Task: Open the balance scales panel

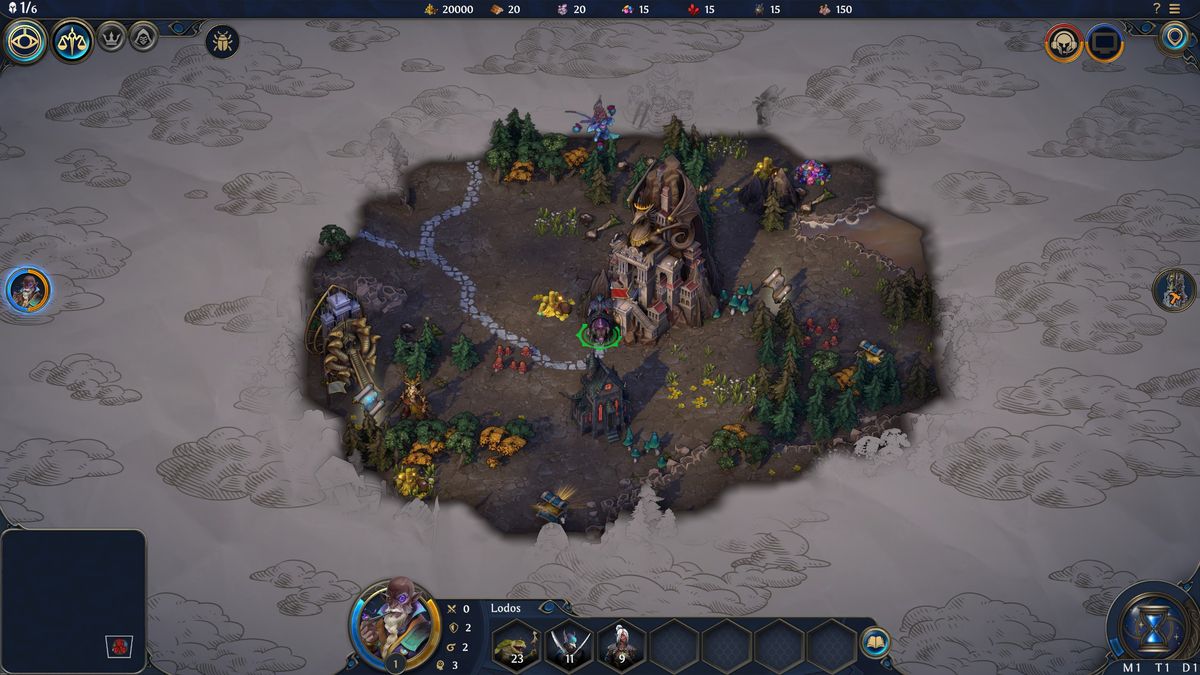Action: (x=73, y=41)
